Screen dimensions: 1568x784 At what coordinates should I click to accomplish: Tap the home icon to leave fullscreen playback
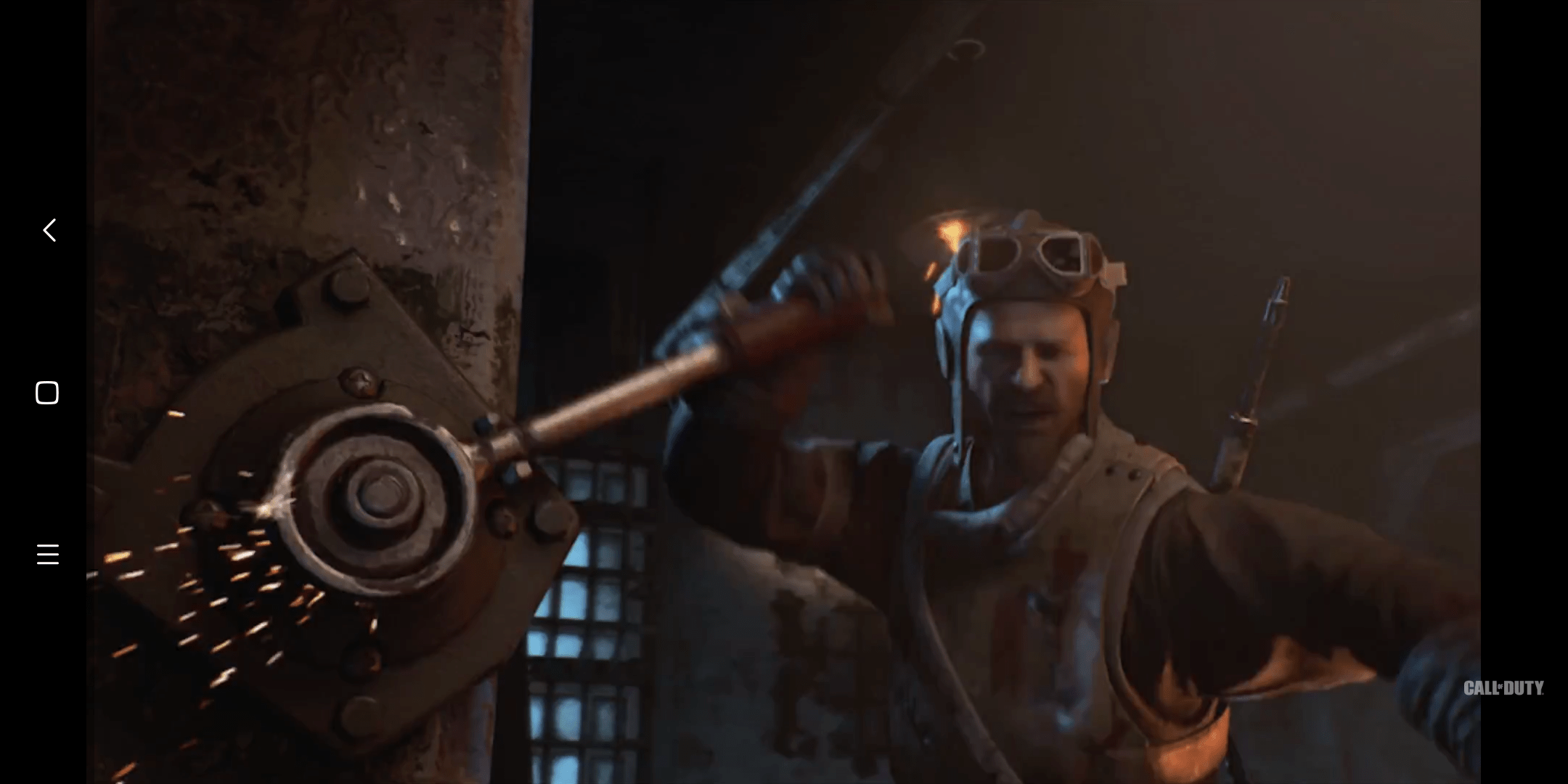click(x=46, y=393)
